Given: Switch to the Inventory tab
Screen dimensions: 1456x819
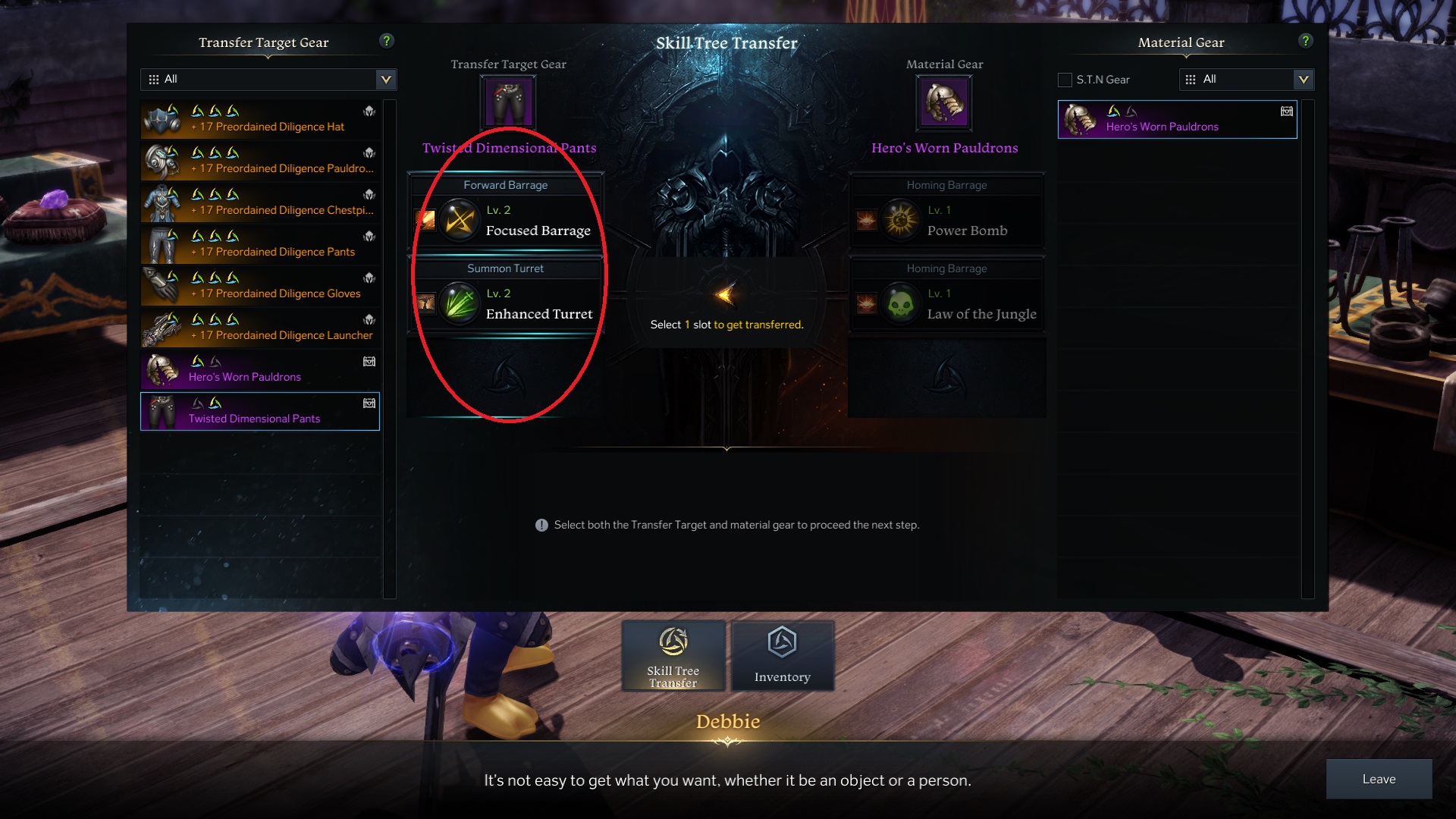Looking at the screenshot, I should [783, 655].
